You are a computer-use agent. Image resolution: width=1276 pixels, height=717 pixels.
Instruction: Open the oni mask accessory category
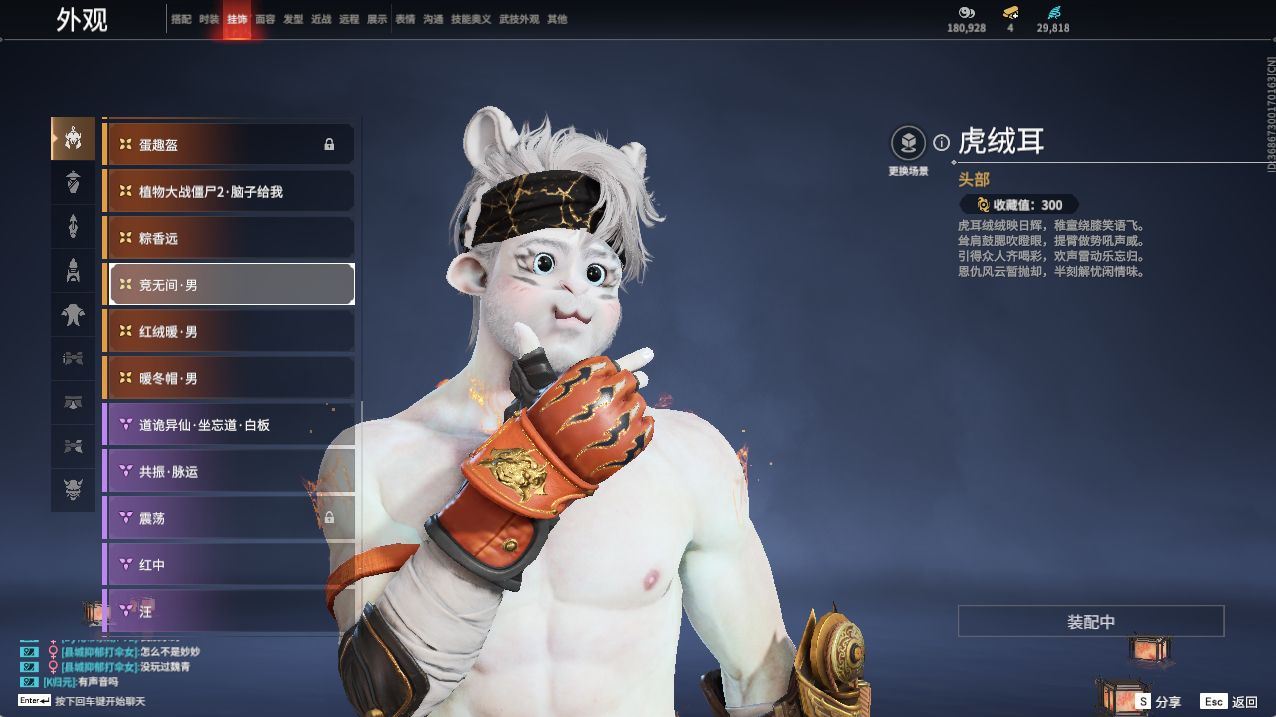pyautogui.click(x=73, y=490)
